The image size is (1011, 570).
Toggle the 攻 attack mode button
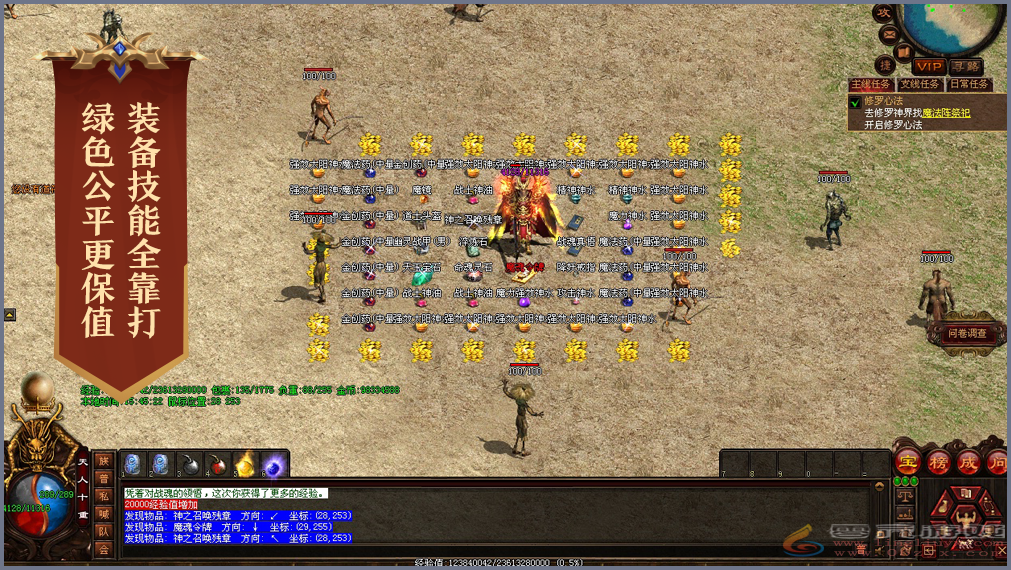(x=883, y=12)
